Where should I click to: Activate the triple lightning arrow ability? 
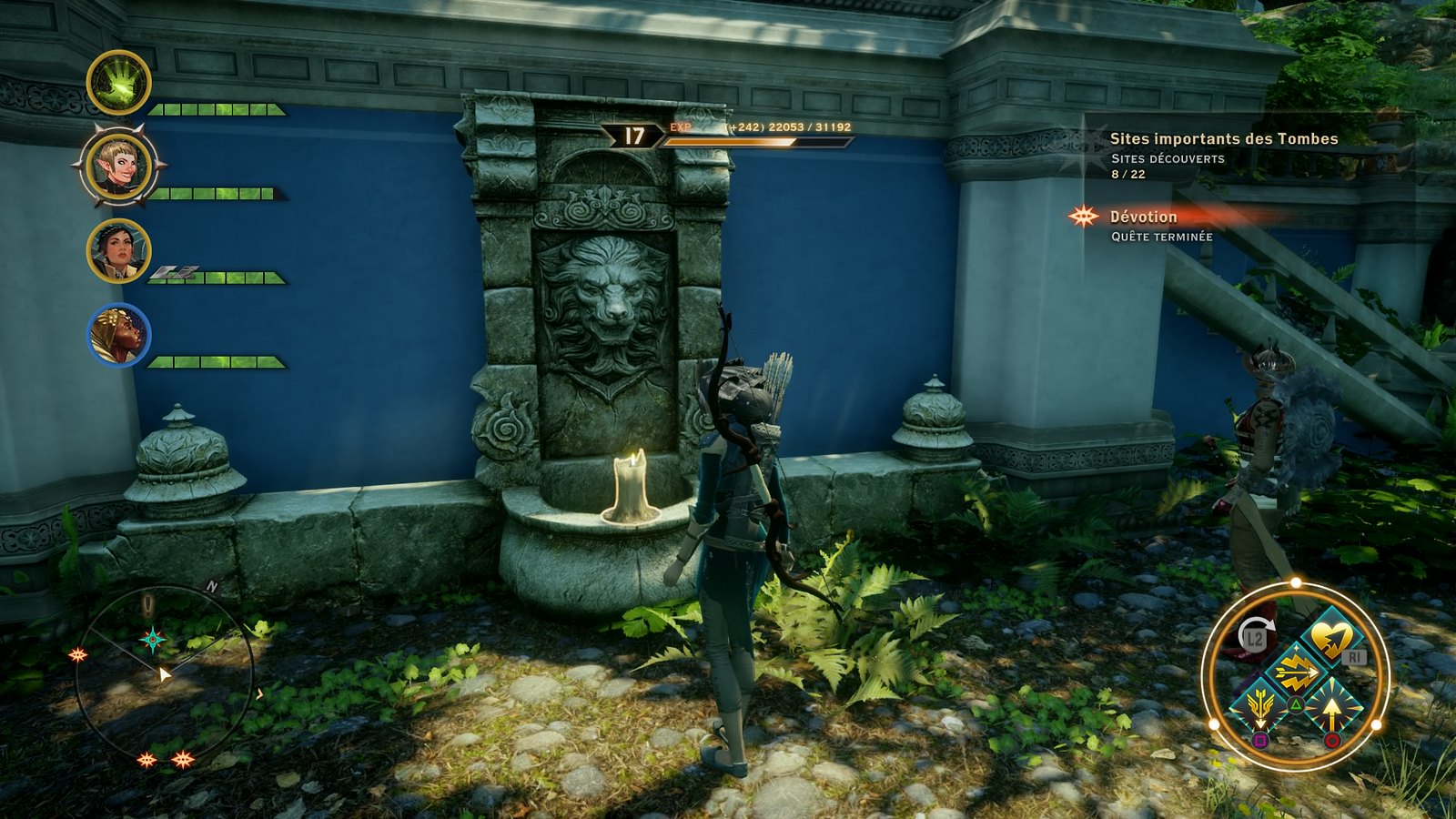pyautogui.click(x=1297, y=670)
